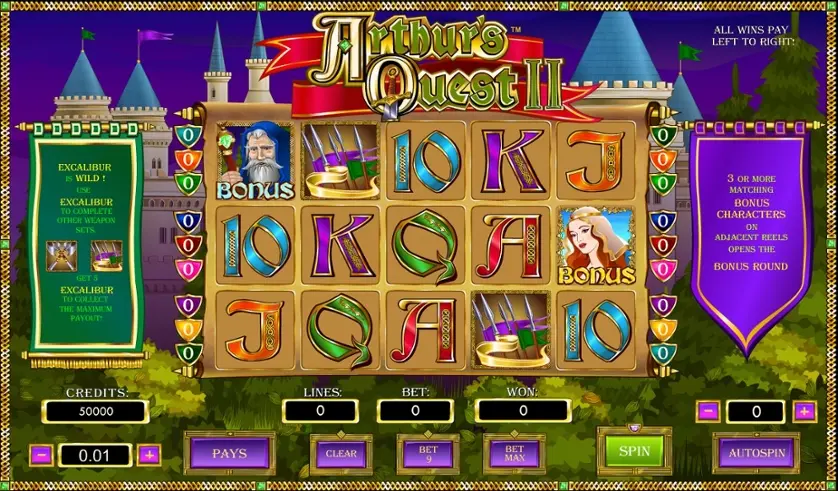Decrease the 0.01 coin value with minus
This screenshot has height=491, width=838.
click(42, 455)
